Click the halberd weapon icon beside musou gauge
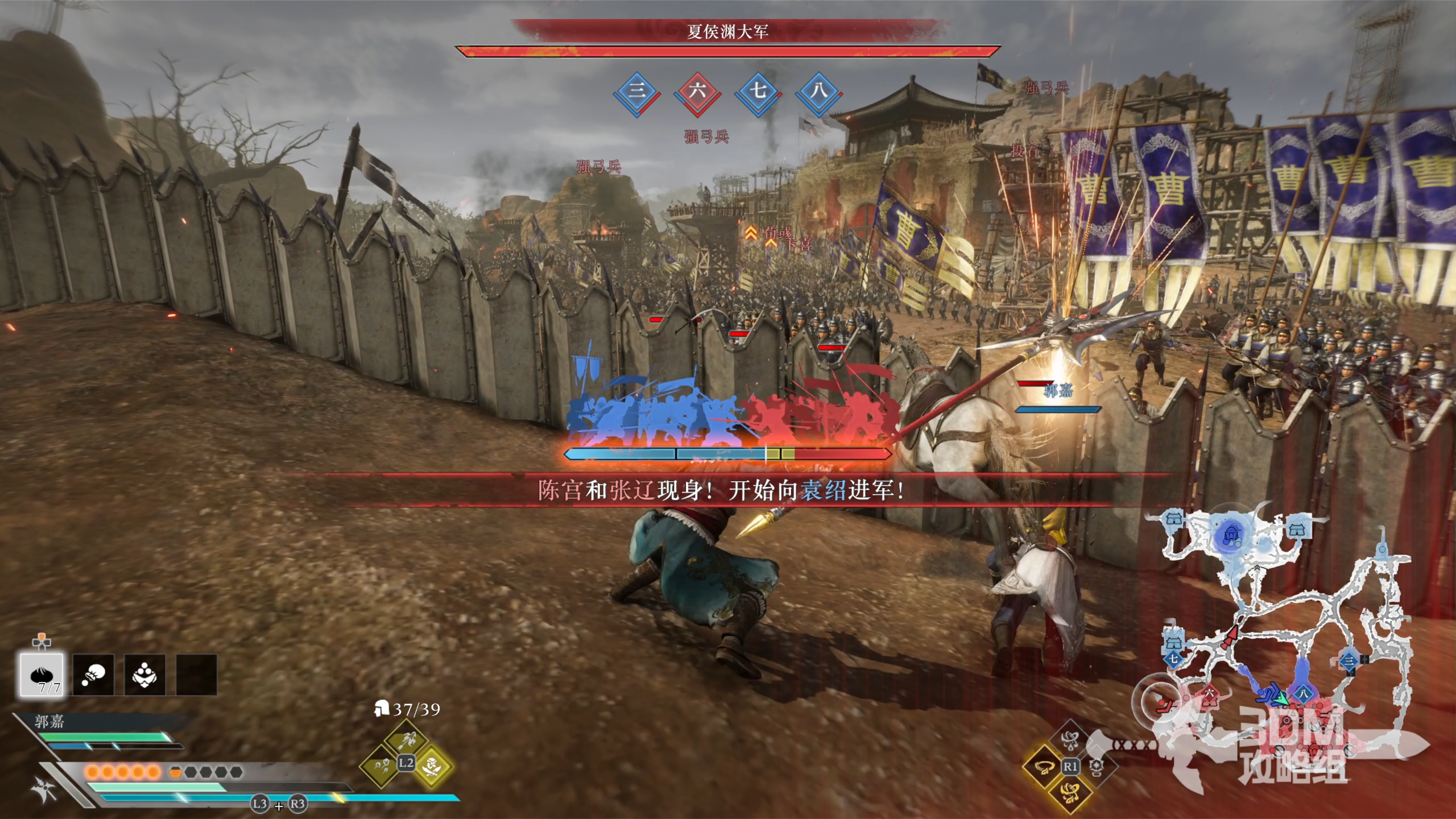 pyautogui.click(x=44, y=789)
